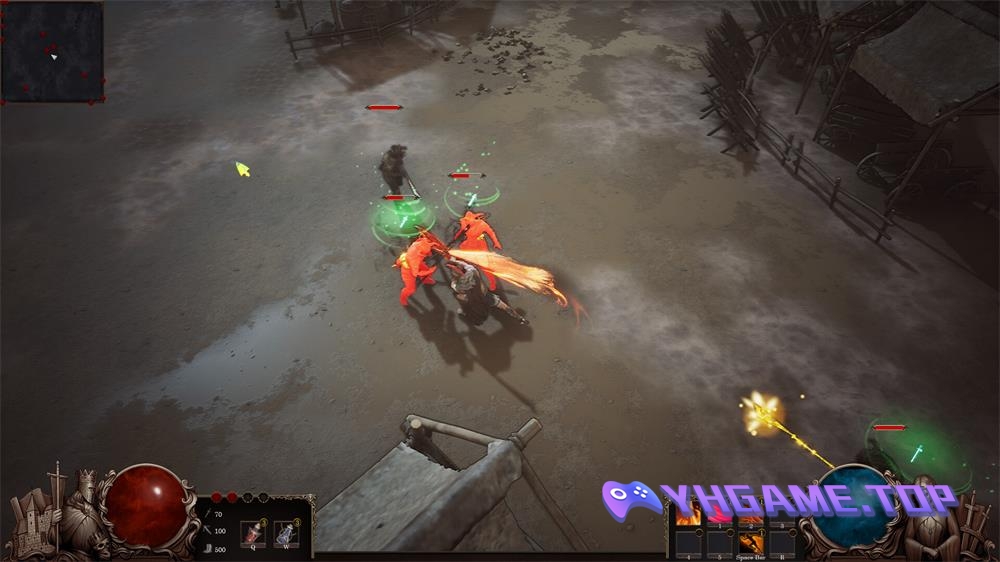The height and width of the screenshot is (562, 1000).
Task: Activate the fire skill in the skill bar
Action: [688, 514]
